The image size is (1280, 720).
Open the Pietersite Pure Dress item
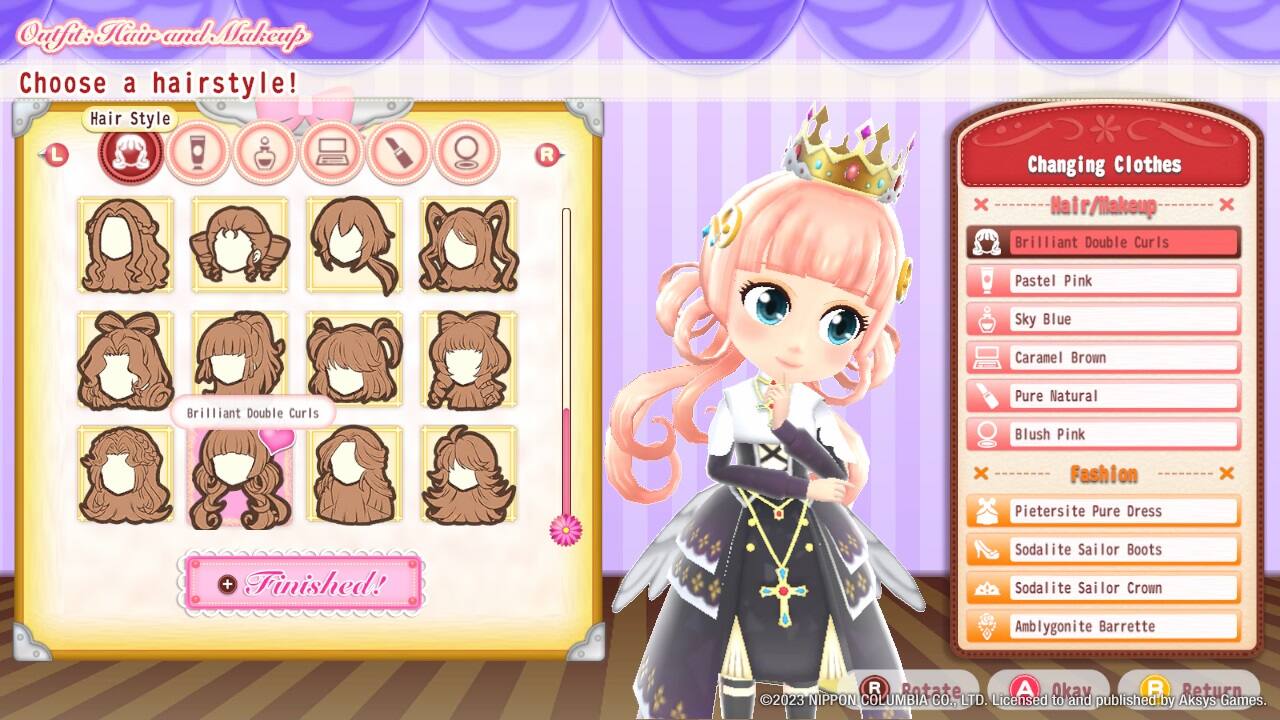click(1103, 511)
